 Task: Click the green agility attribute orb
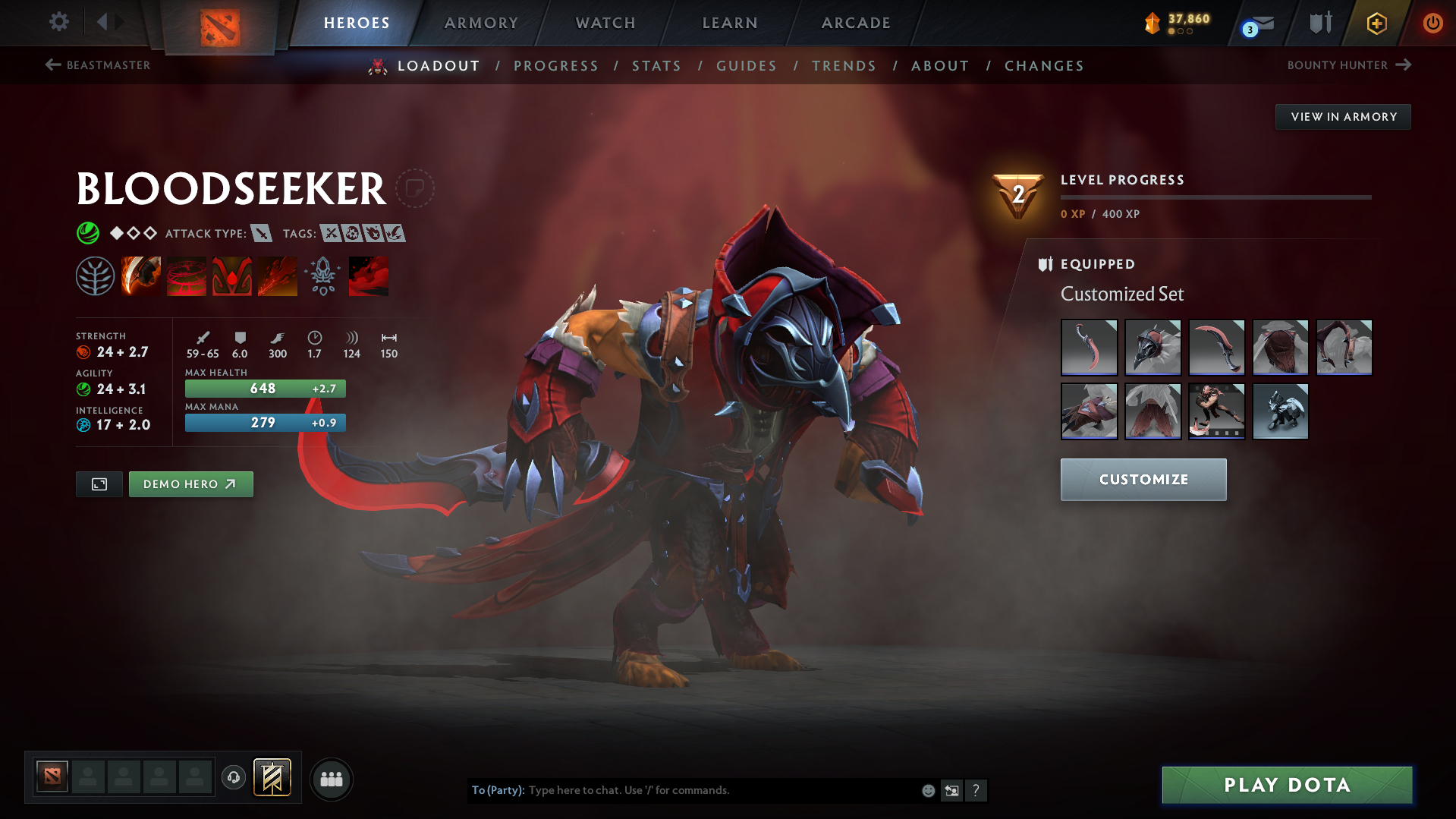83,389
